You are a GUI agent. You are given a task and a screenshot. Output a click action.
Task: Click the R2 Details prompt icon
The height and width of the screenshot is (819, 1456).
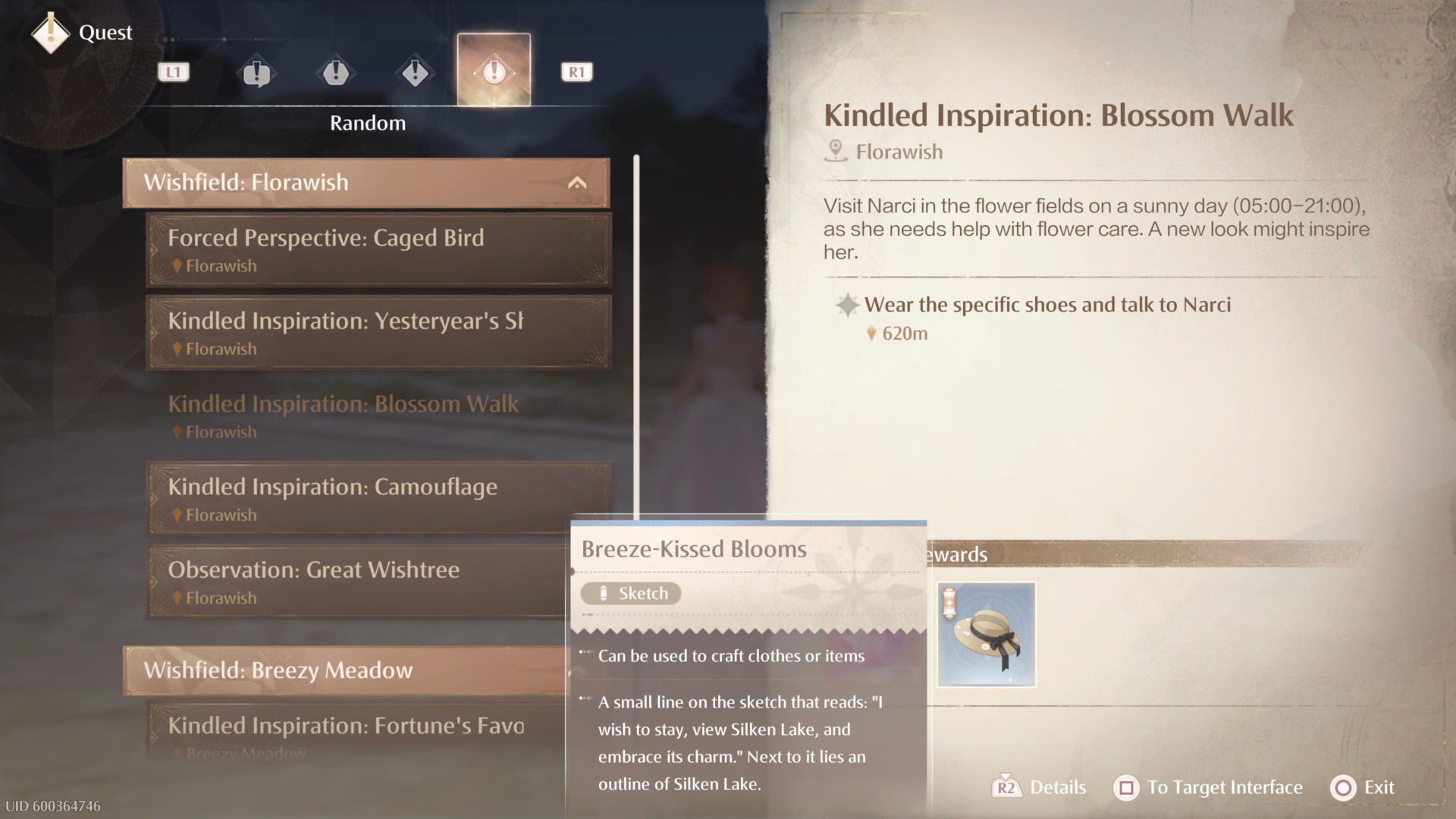pos(1008,788)
